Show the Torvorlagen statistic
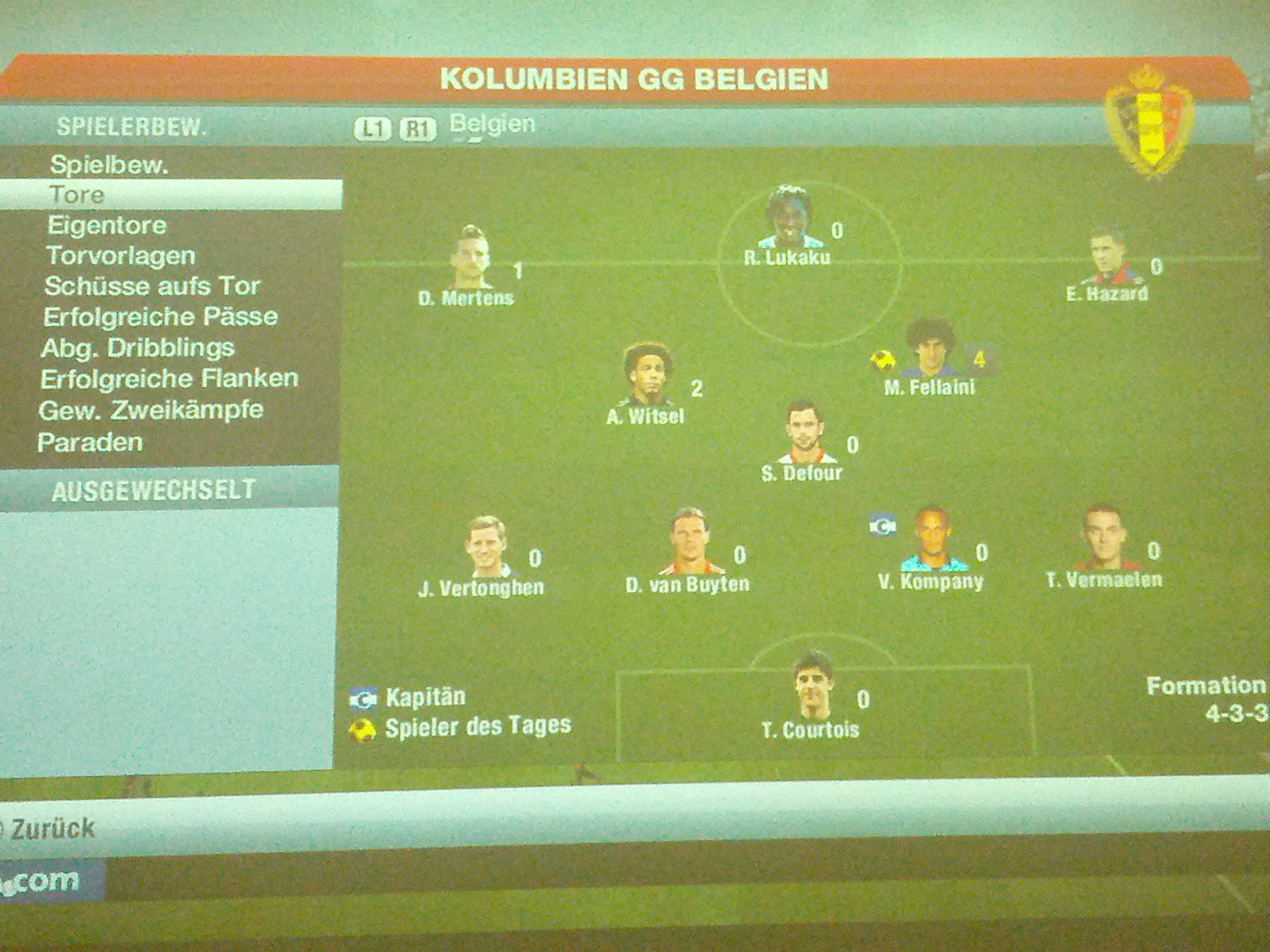This screenshot has height=952, width=1270. coord(120,256)
